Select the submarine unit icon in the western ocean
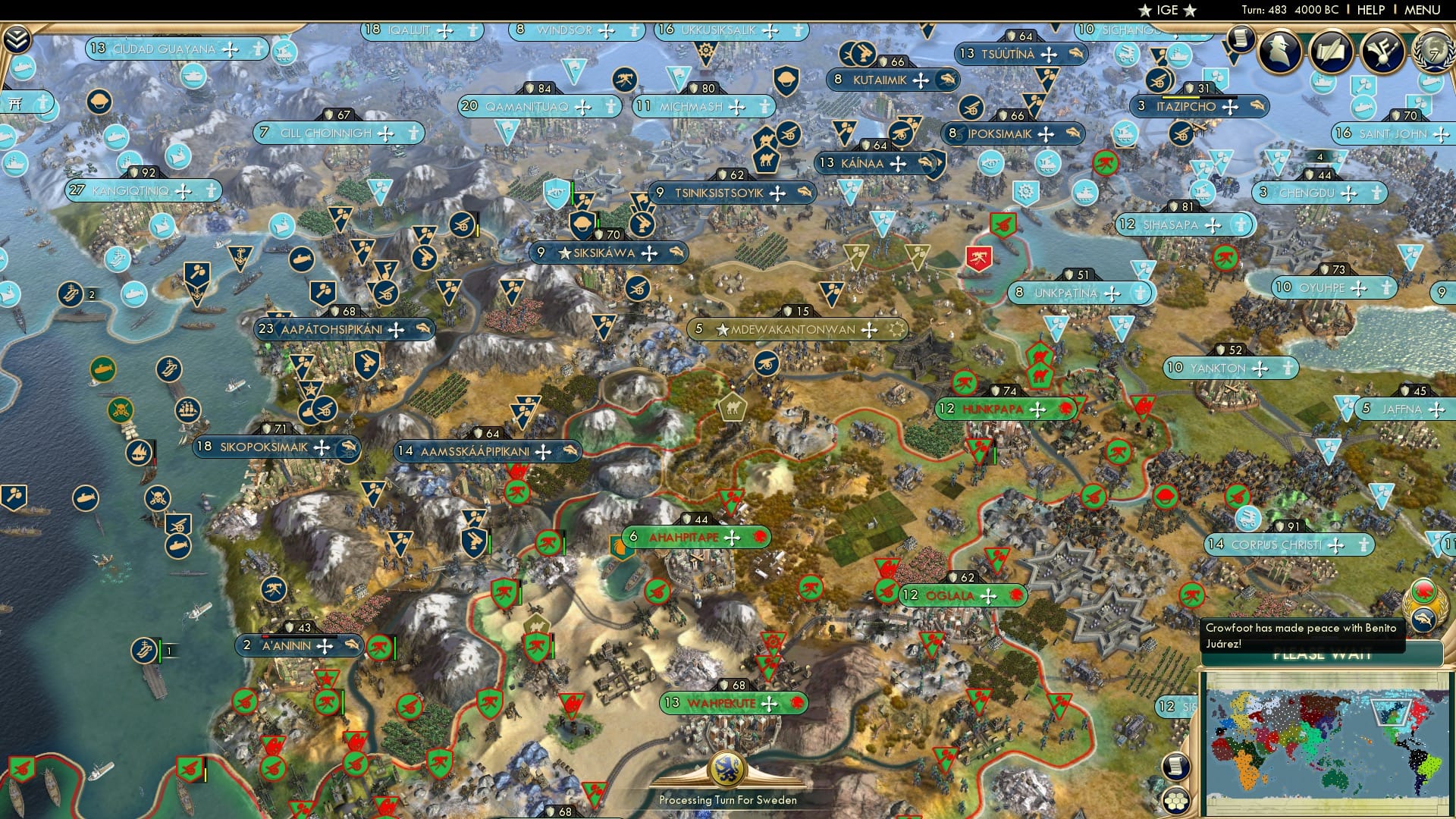The height and width of the screenshot is (819, 1456). (102, 369)
